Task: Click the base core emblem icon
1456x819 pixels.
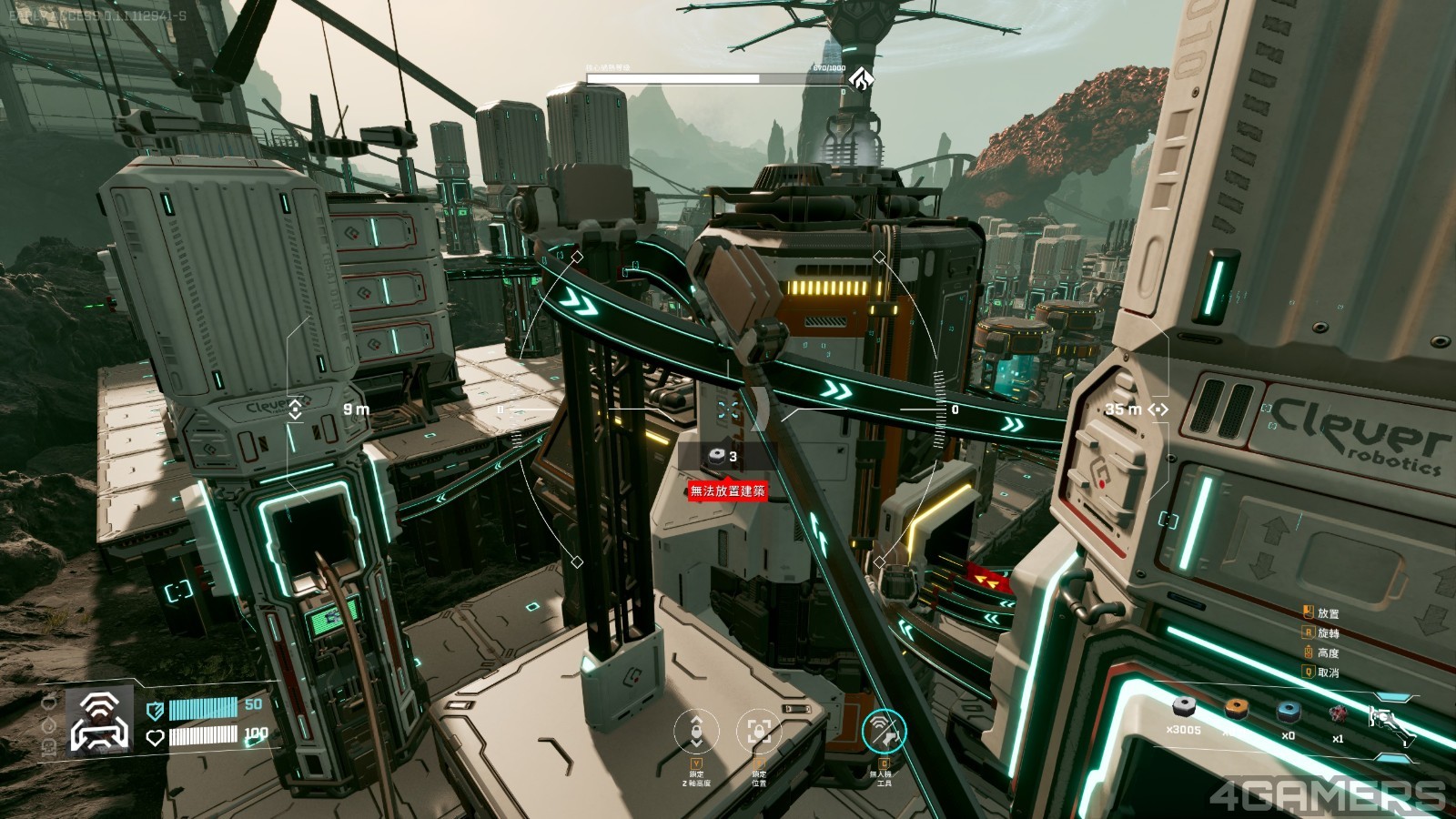Action: [x=861, y=78]
